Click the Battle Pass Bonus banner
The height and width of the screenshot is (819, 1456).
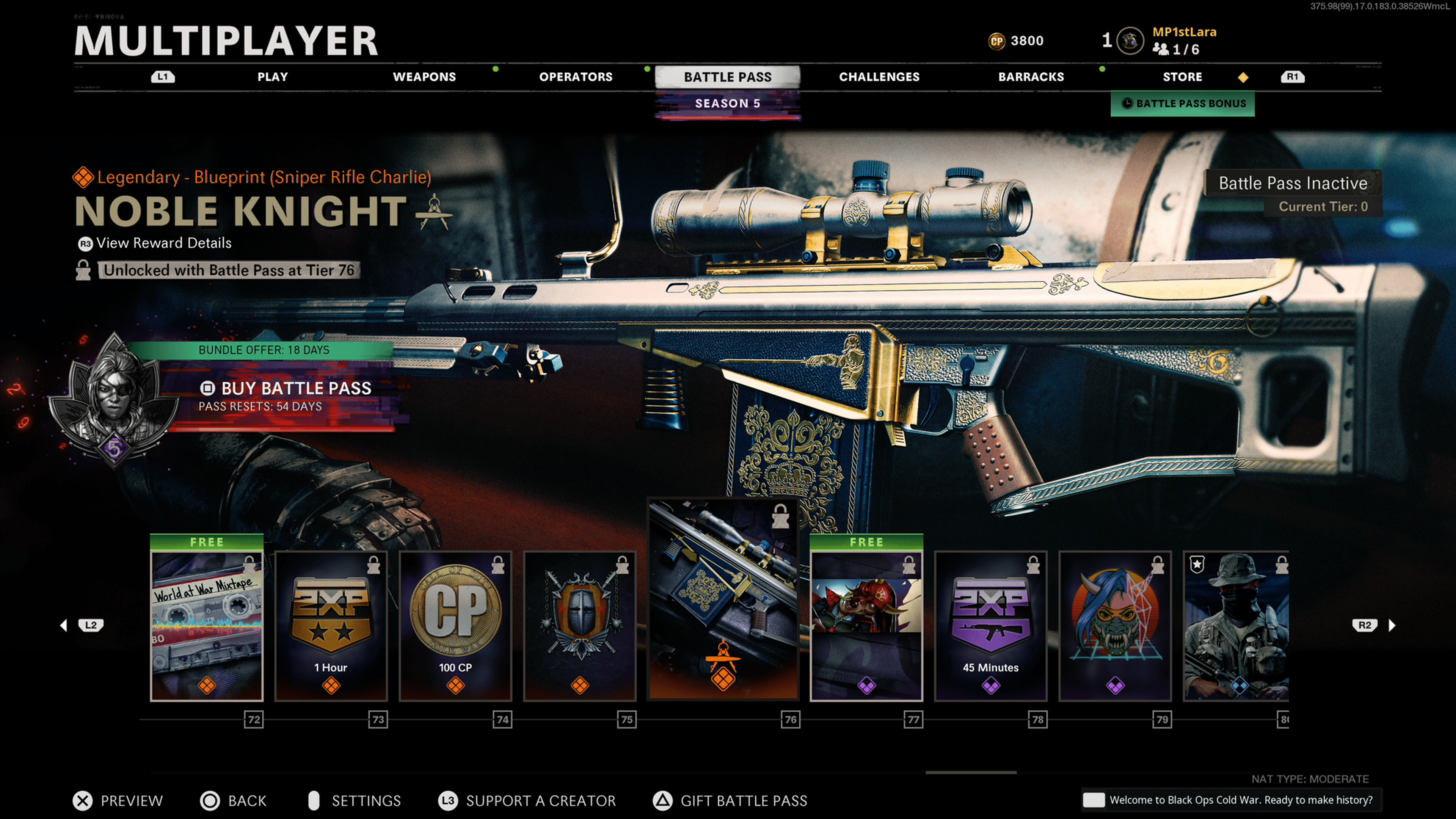(x=1183, y=104)
